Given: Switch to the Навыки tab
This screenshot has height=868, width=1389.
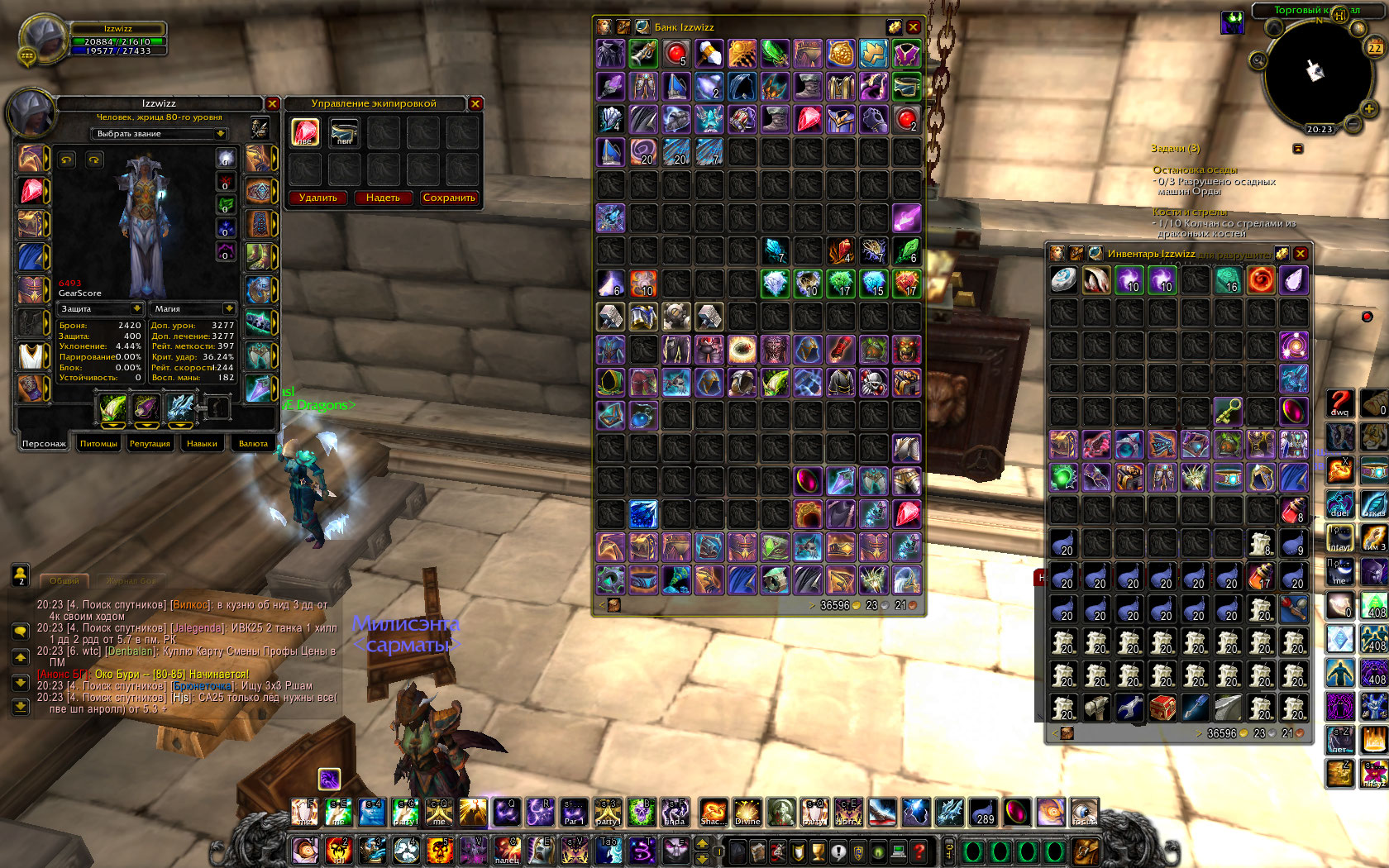Looking at the screenshot, I should [x=202, y=444].
